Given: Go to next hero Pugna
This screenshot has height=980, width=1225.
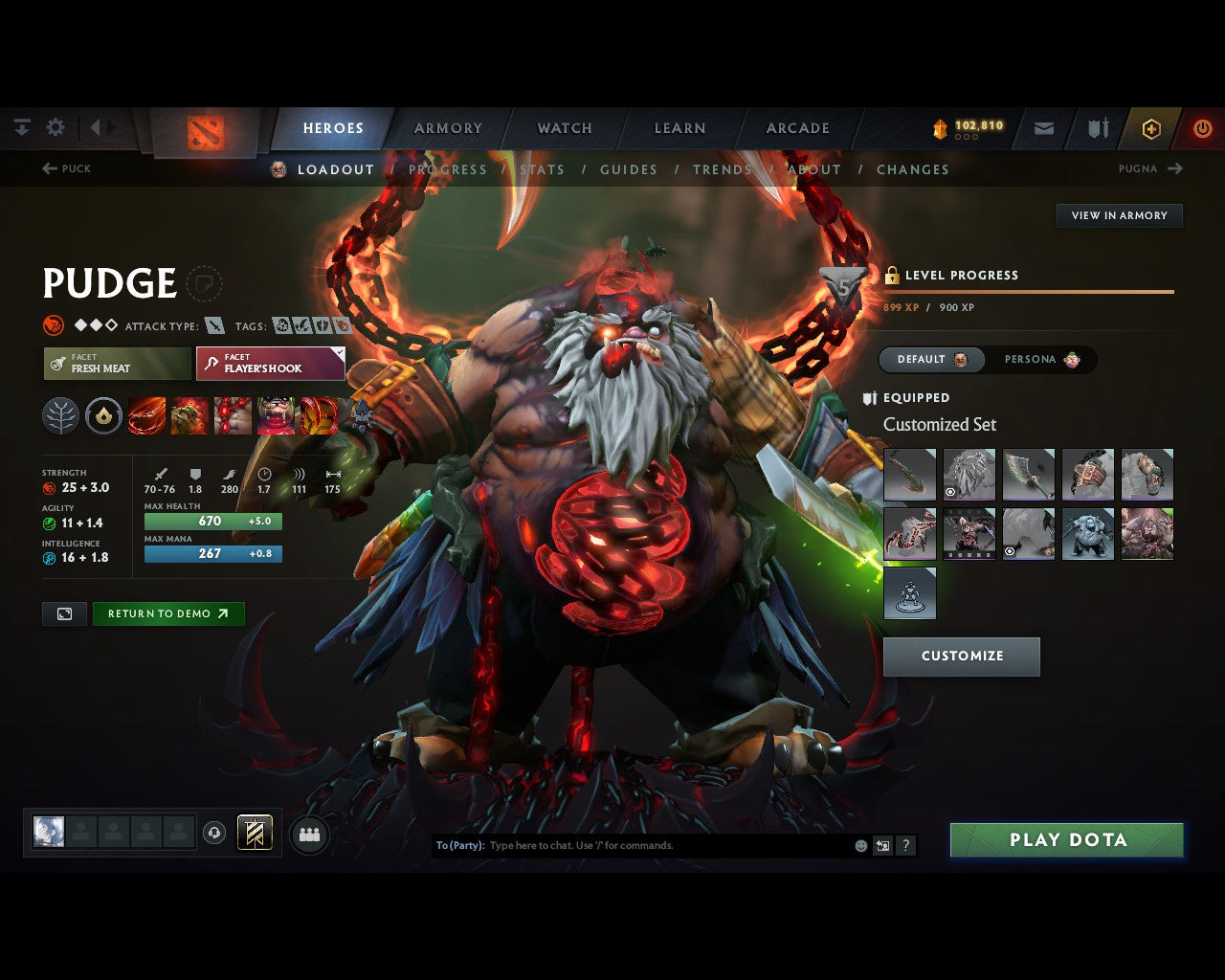Looking at the screenshot, I should click(x=1150, y=168).
